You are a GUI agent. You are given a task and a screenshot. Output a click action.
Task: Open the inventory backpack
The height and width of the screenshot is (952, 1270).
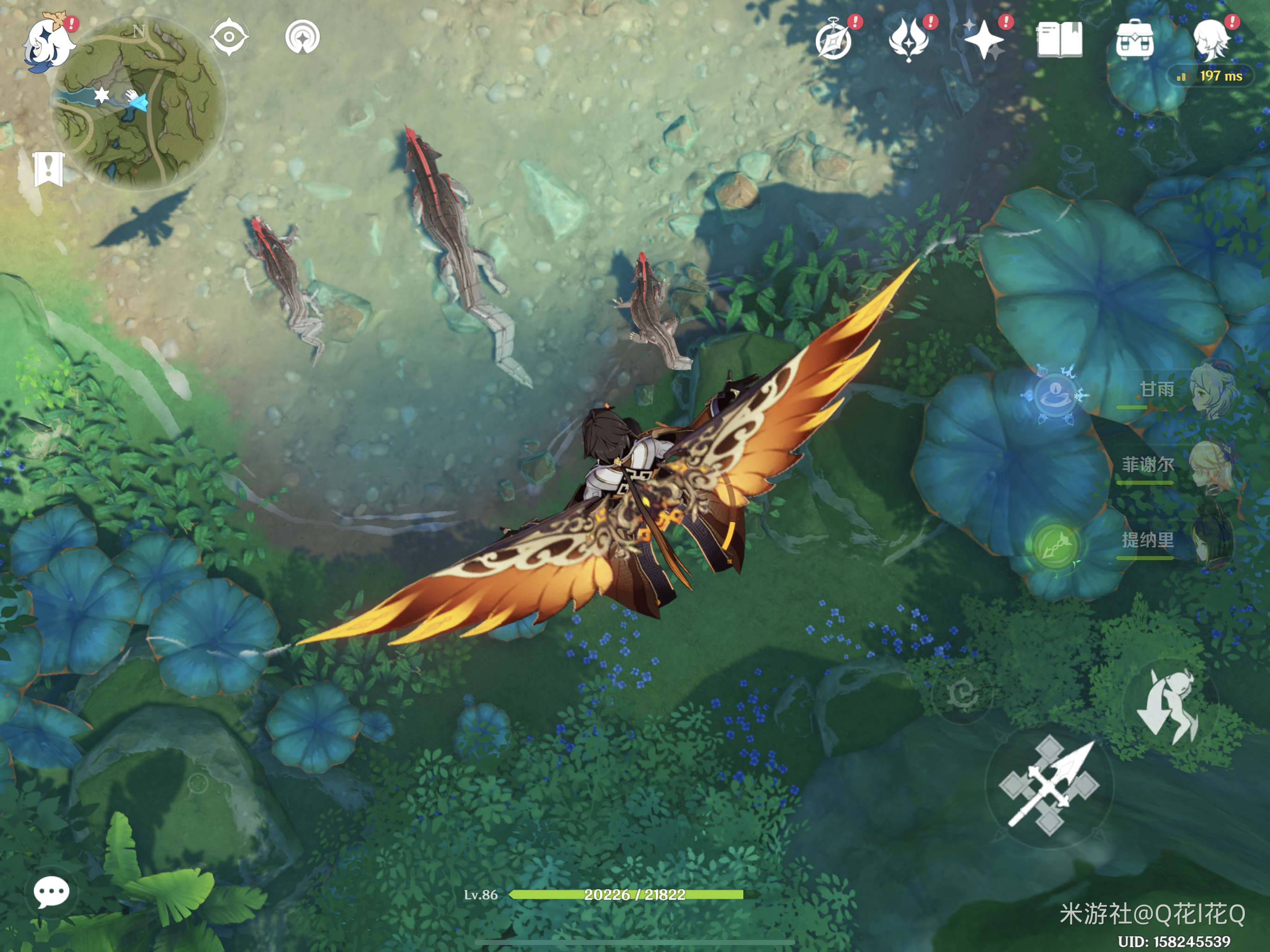1135,40
